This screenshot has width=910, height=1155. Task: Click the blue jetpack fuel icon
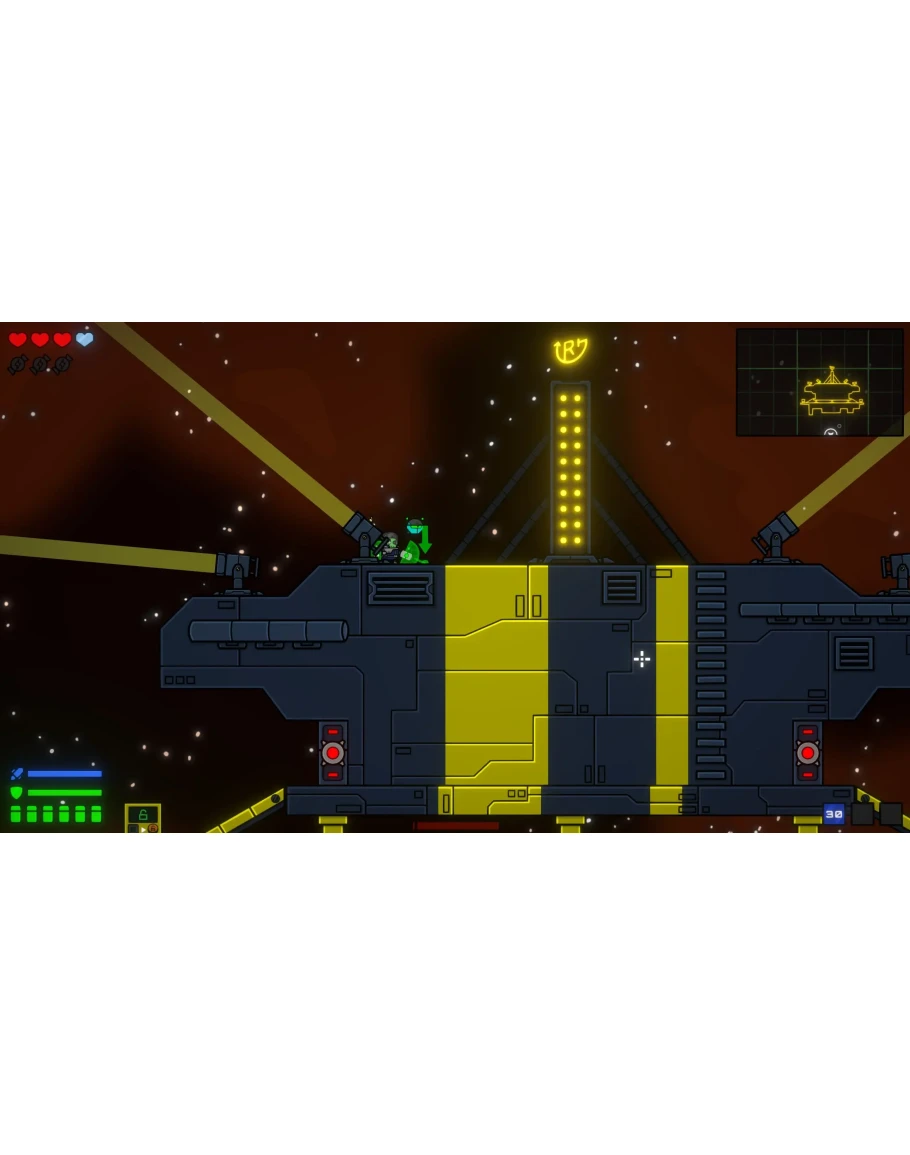tap(16, 774)
